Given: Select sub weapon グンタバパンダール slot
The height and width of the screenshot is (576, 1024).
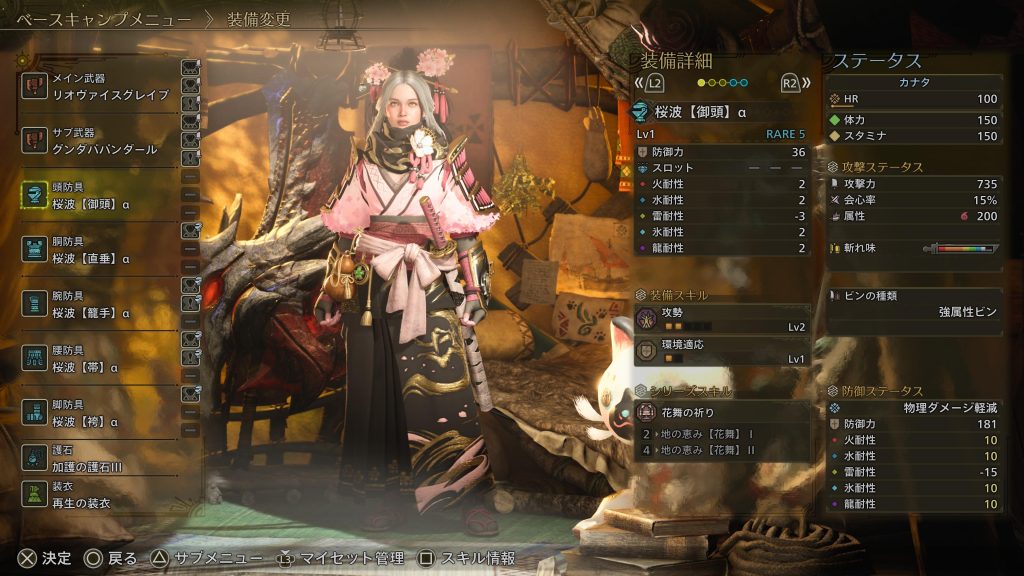Looking at the screenshot, I should tap(100, 141).
